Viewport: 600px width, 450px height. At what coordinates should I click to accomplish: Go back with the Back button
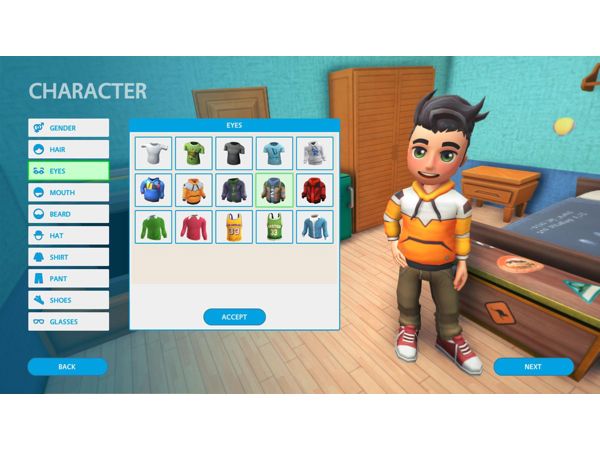pyautogui.click(x=67, y=367)
